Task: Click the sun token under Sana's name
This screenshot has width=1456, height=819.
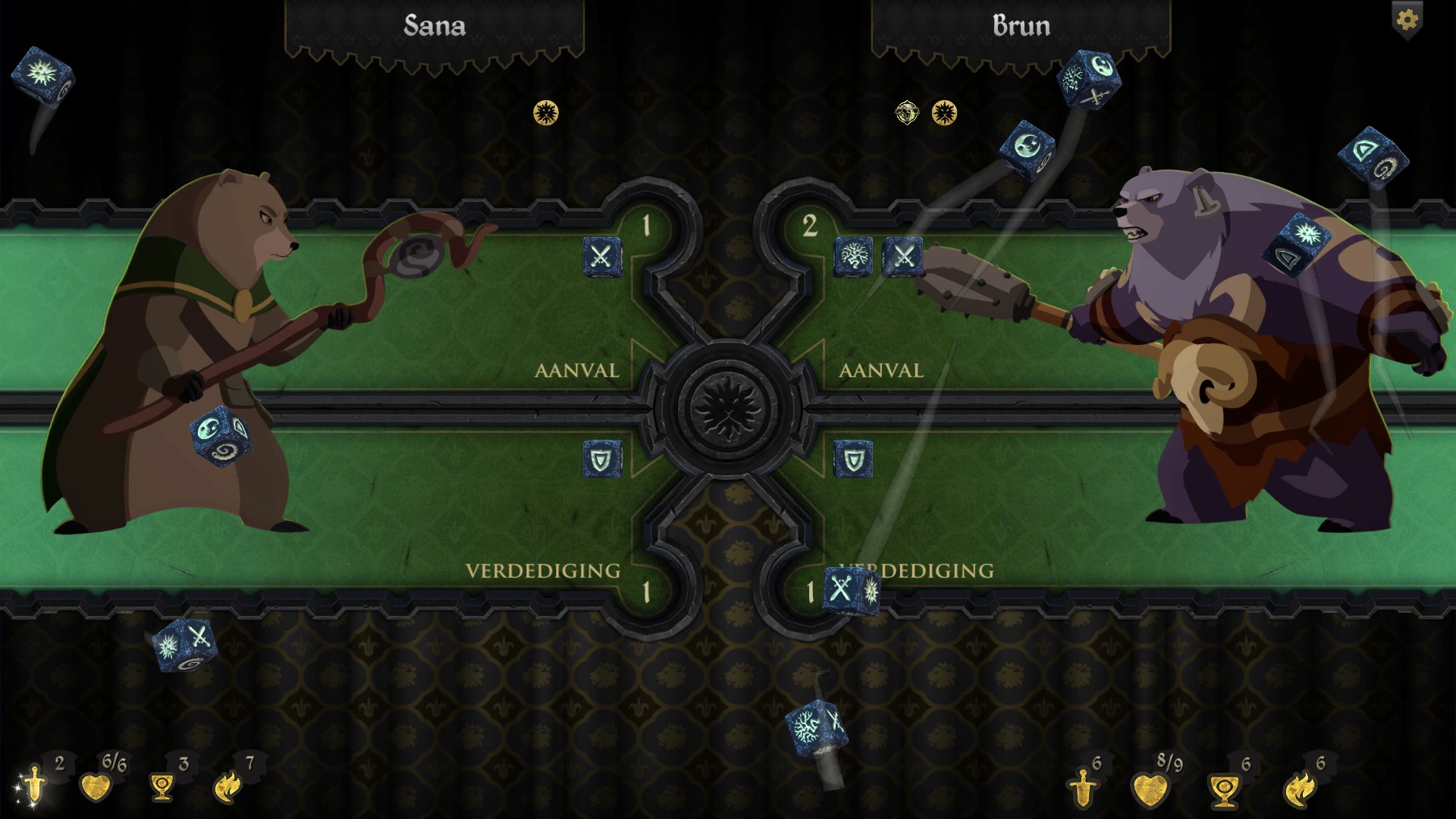Action: 546,113
